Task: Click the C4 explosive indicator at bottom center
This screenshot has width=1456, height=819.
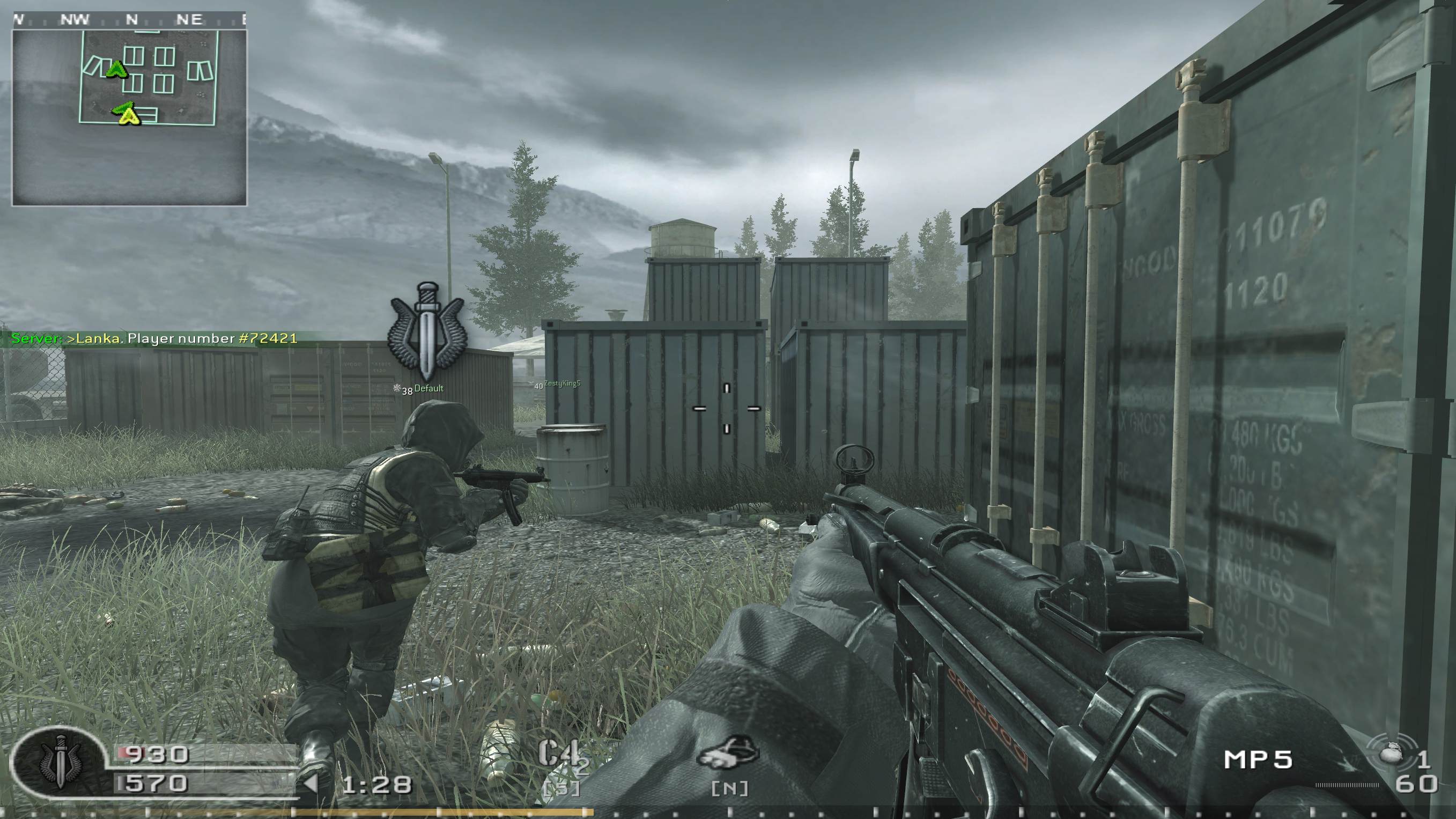Action: [x=559, y=752]
